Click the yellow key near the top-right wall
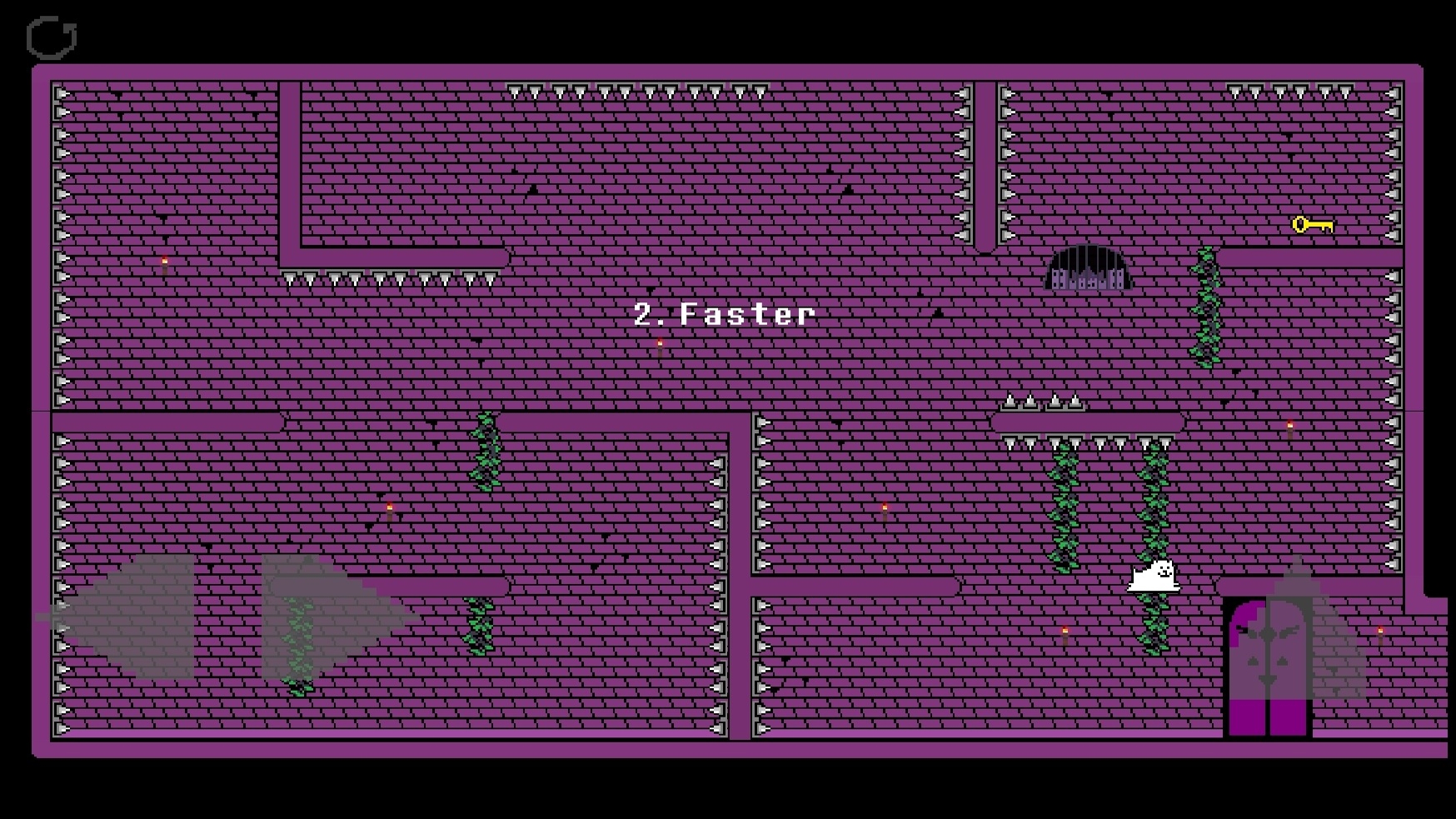Screen dimensions: 1456x819 pos(1314,223)
